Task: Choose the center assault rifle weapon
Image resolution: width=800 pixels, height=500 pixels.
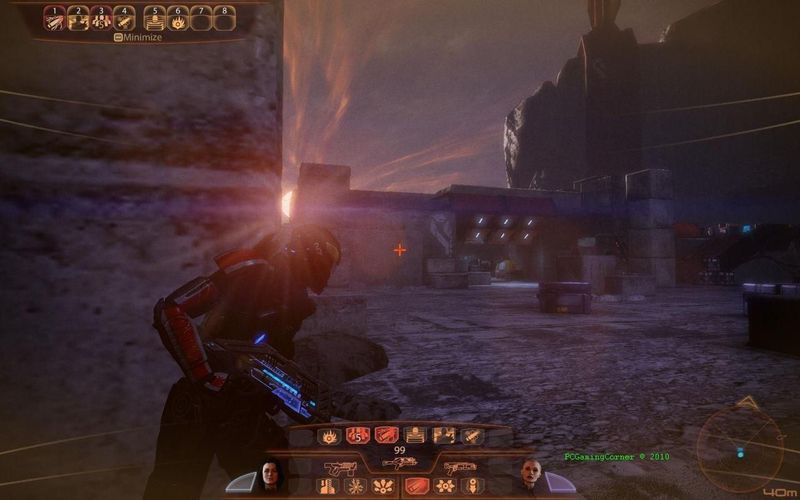Action: [x=399, y=464]
